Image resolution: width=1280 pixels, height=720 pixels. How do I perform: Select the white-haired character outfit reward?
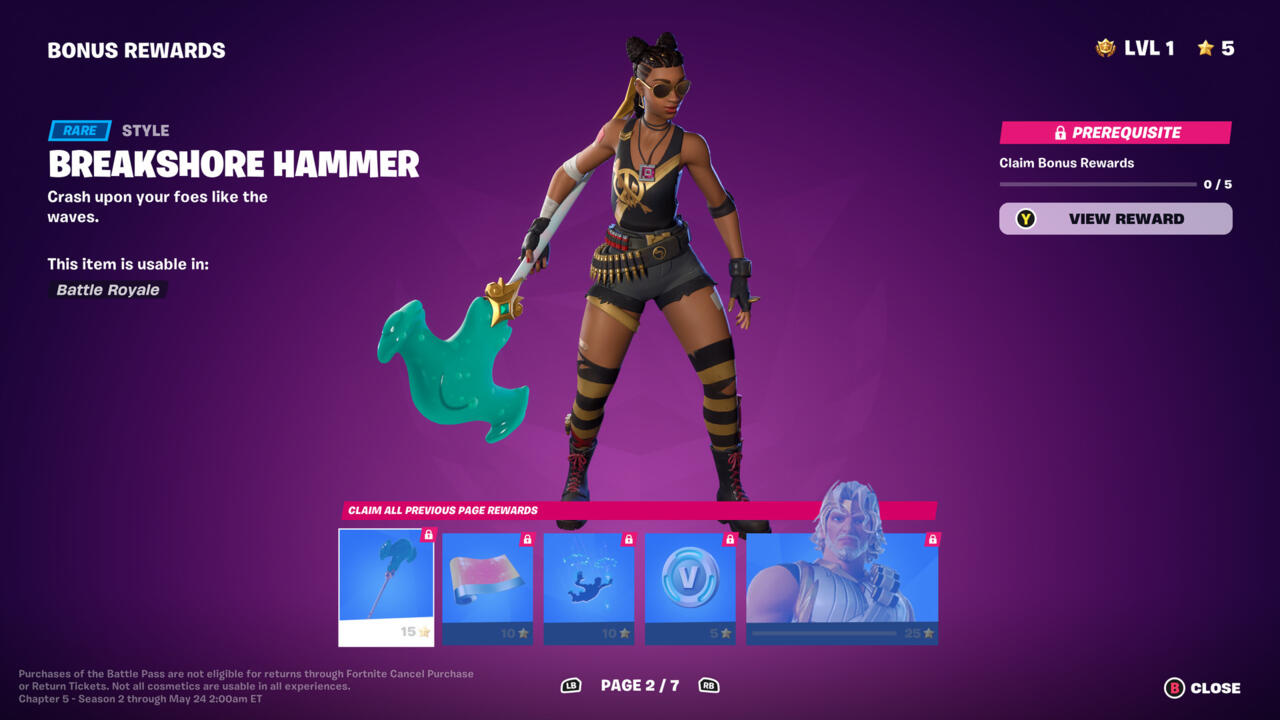(x=842, y=587)
